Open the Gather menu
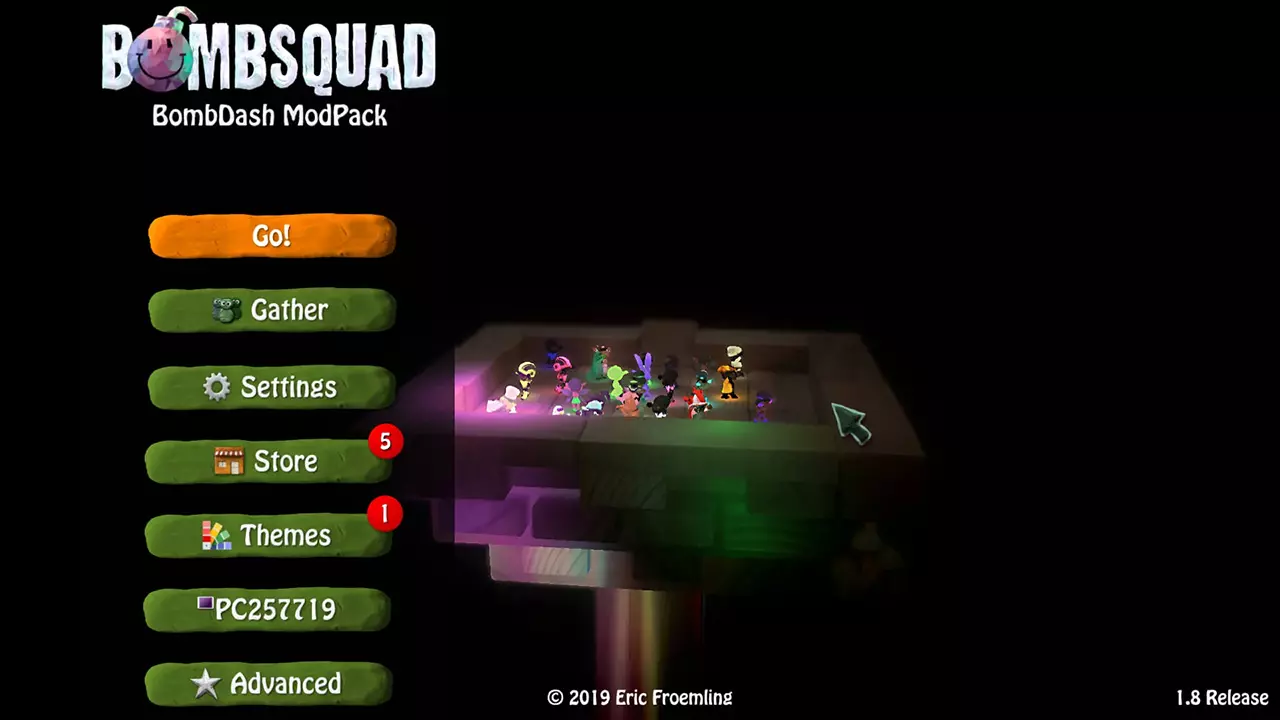The height and width of the screenshot is (720, 1280). [x=271, y=310]
